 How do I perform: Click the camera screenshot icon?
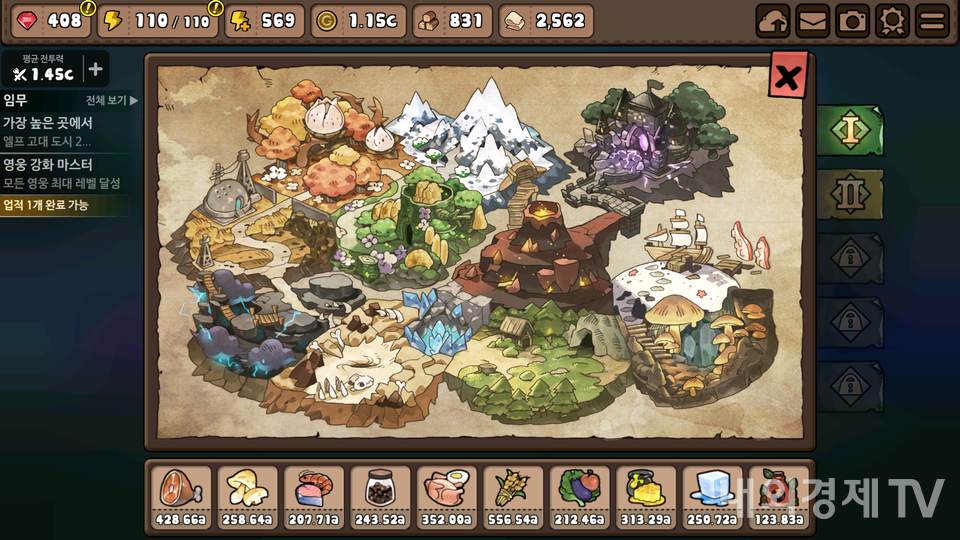coord(852,20)
